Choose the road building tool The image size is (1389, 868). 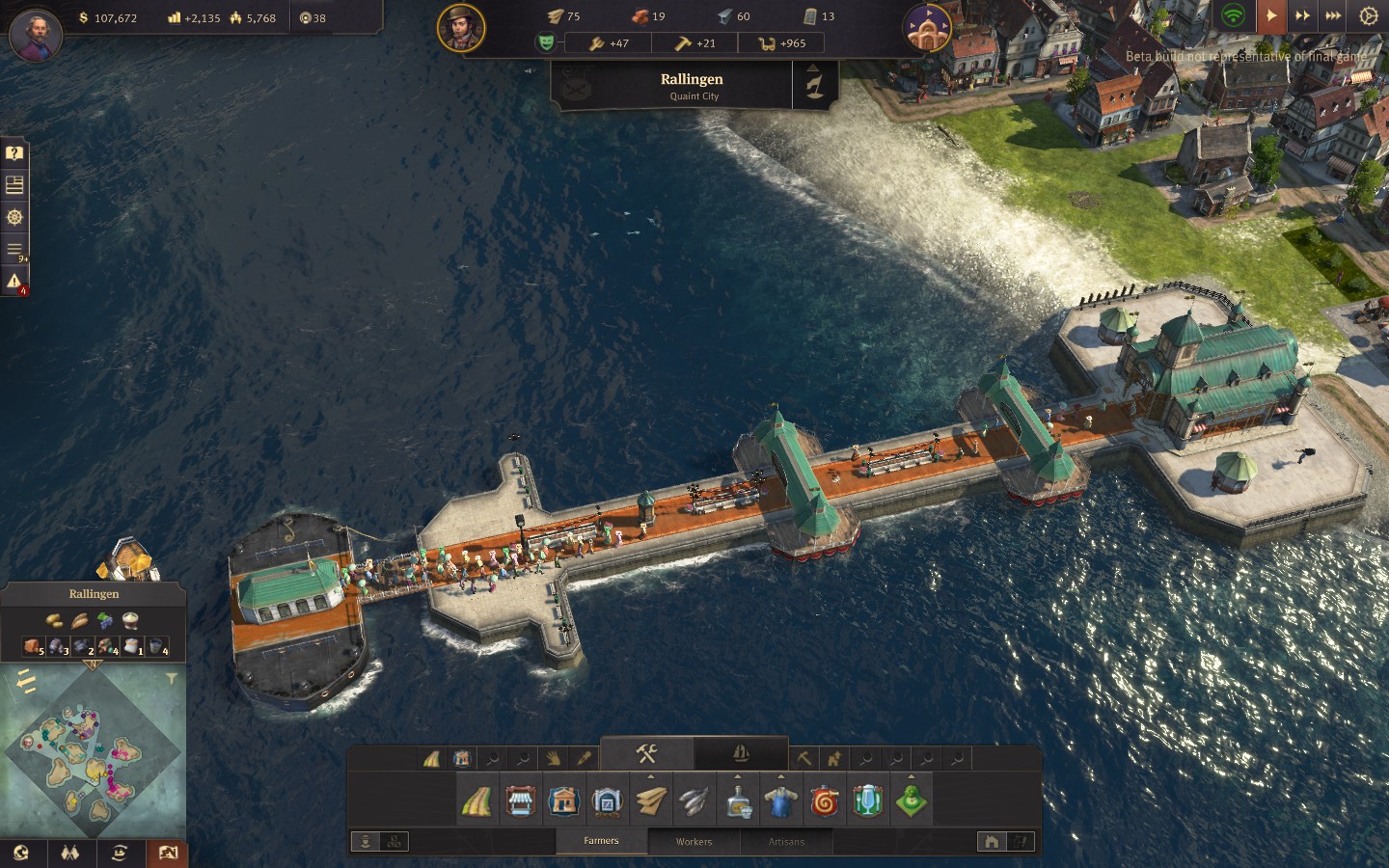coord(477,801)
